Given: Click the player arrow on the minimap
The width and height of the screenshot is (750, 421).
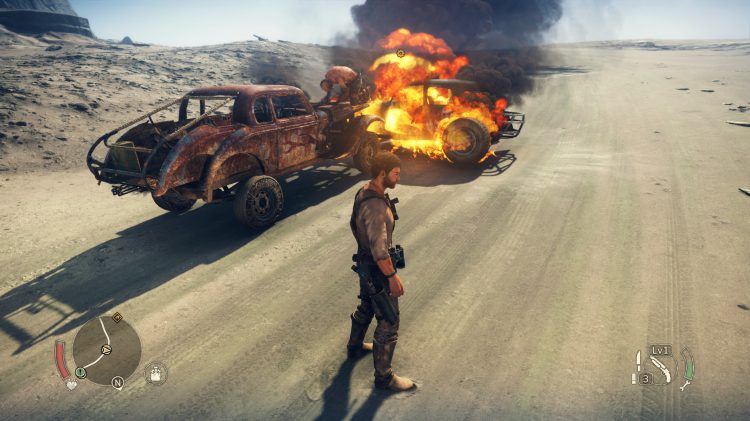Looking at the screenshot, I should click(106, 351).
